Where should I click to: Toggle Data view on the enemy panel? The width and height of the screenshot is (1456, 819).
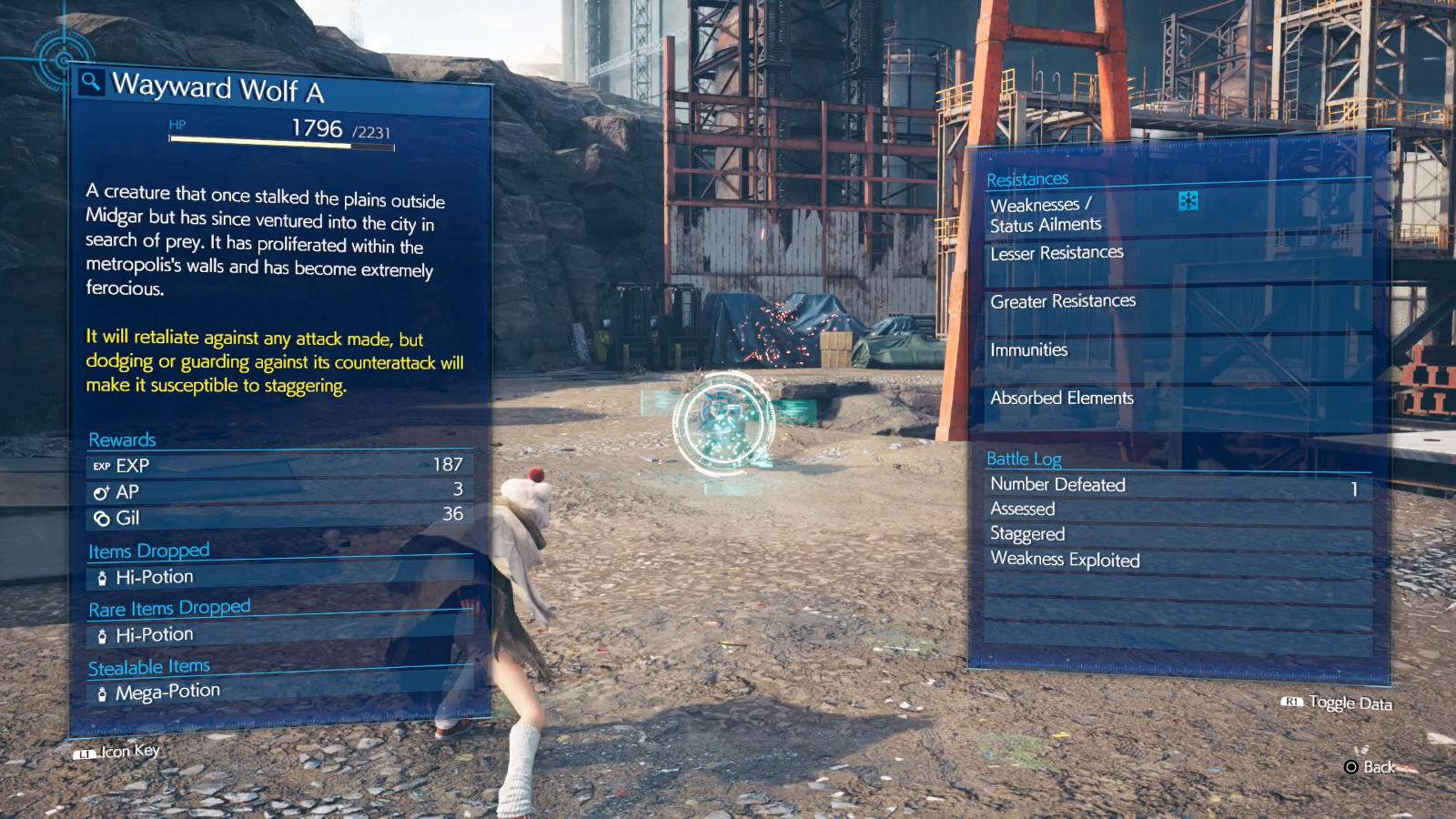1338,703
